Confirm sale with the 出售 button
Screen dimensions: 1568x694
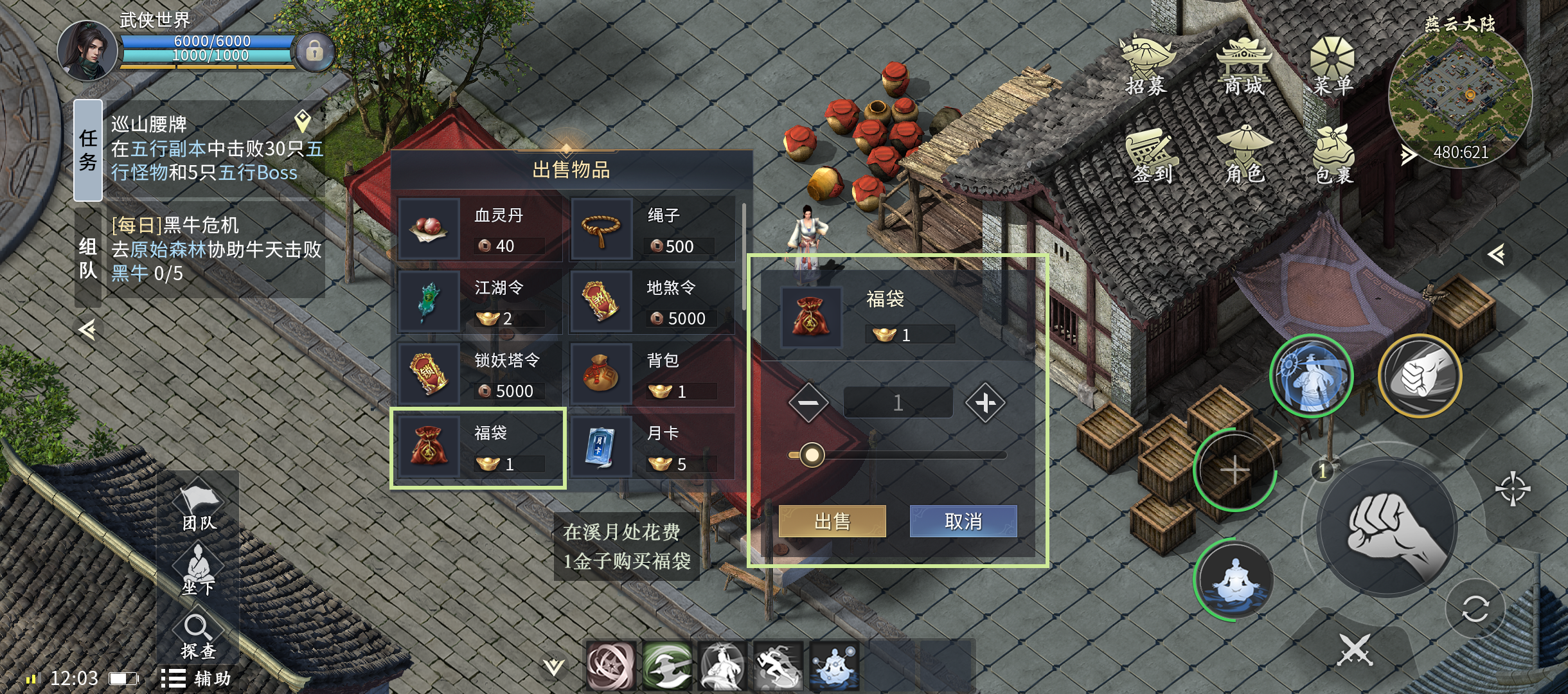832,521
